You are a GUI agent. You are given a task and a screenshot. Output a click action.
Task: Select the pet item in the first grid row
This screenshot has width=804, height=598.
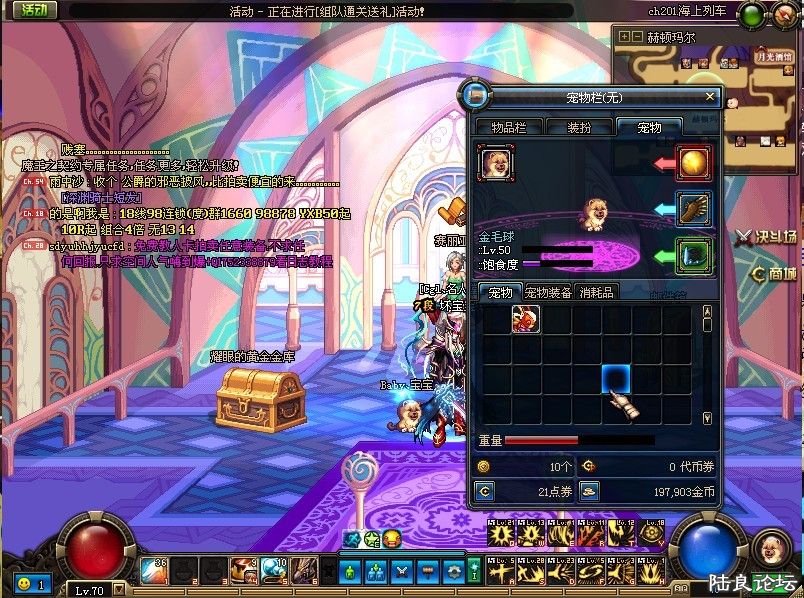526,319
